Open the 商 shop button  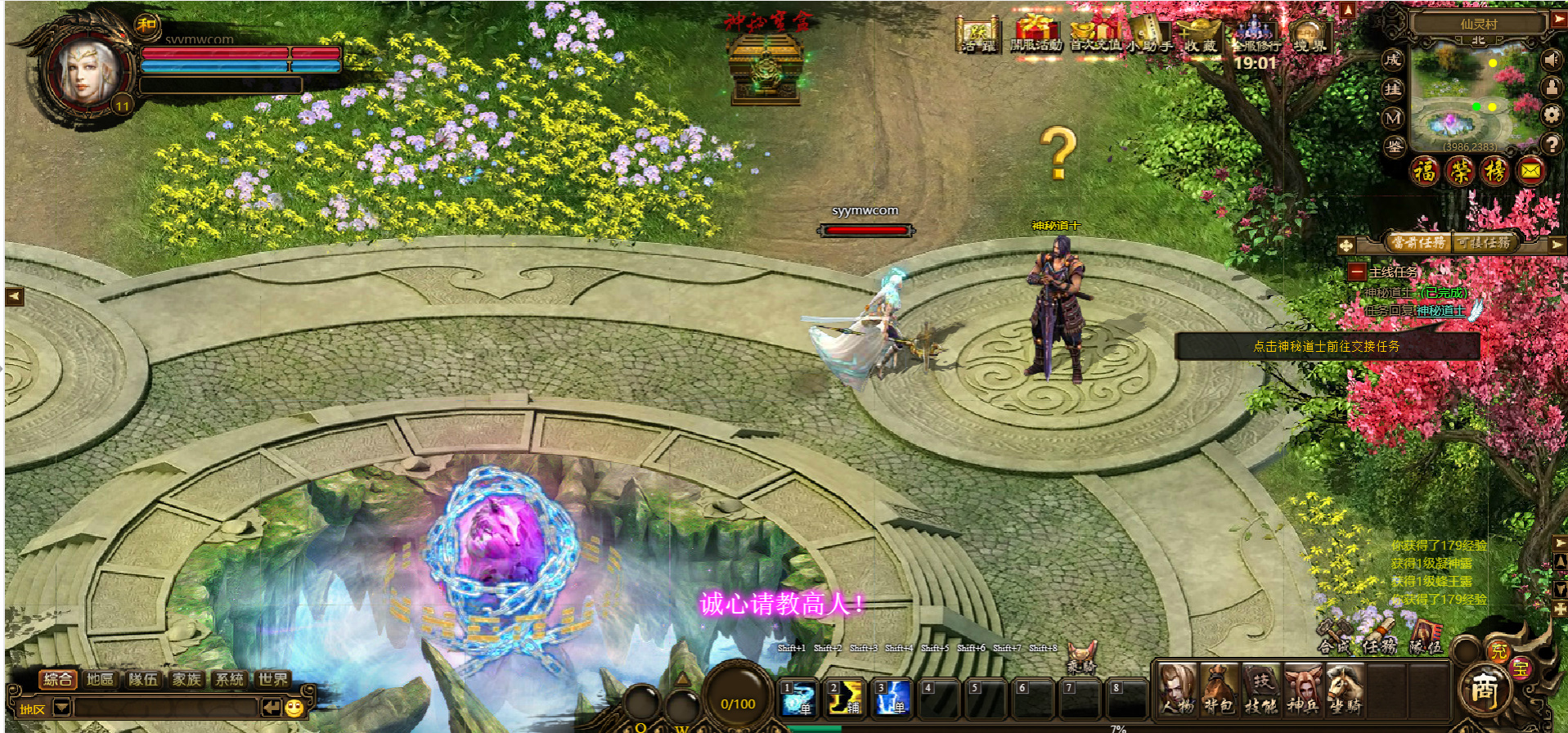1483,691
